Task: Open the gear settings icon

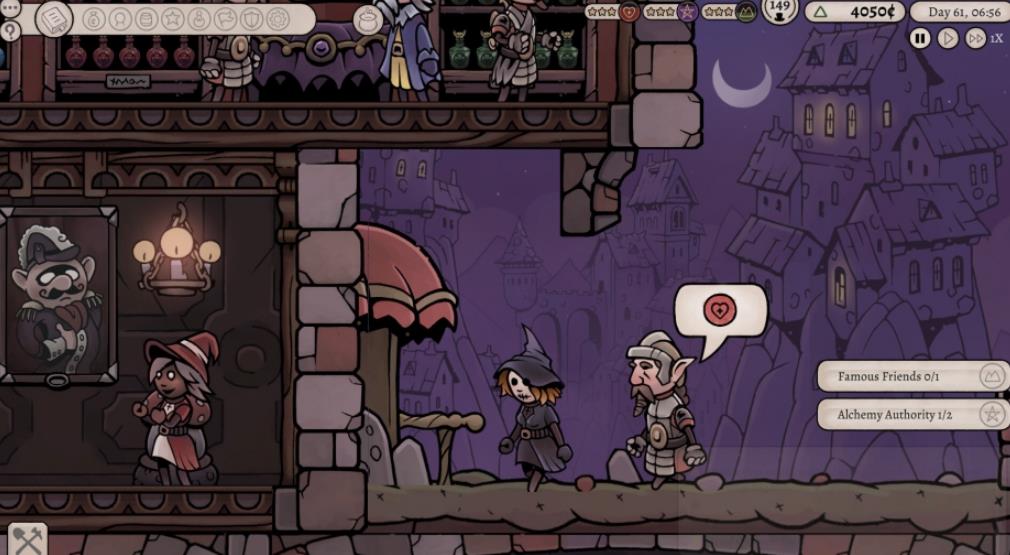Action: [277, 19]
